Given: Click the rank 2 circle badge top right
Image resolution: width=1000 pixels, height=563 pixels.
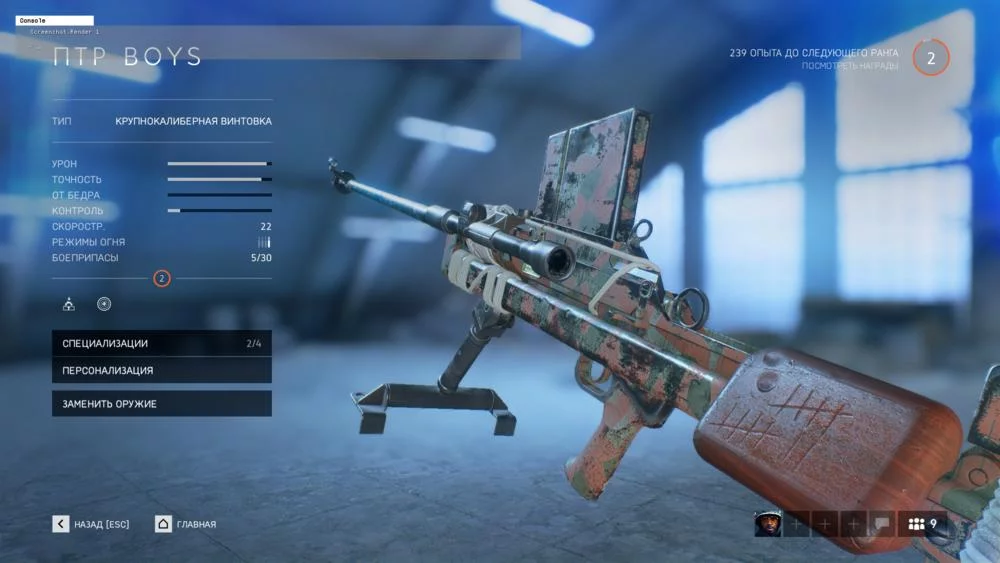Looking at the screenshot, I should pos(931,58).
